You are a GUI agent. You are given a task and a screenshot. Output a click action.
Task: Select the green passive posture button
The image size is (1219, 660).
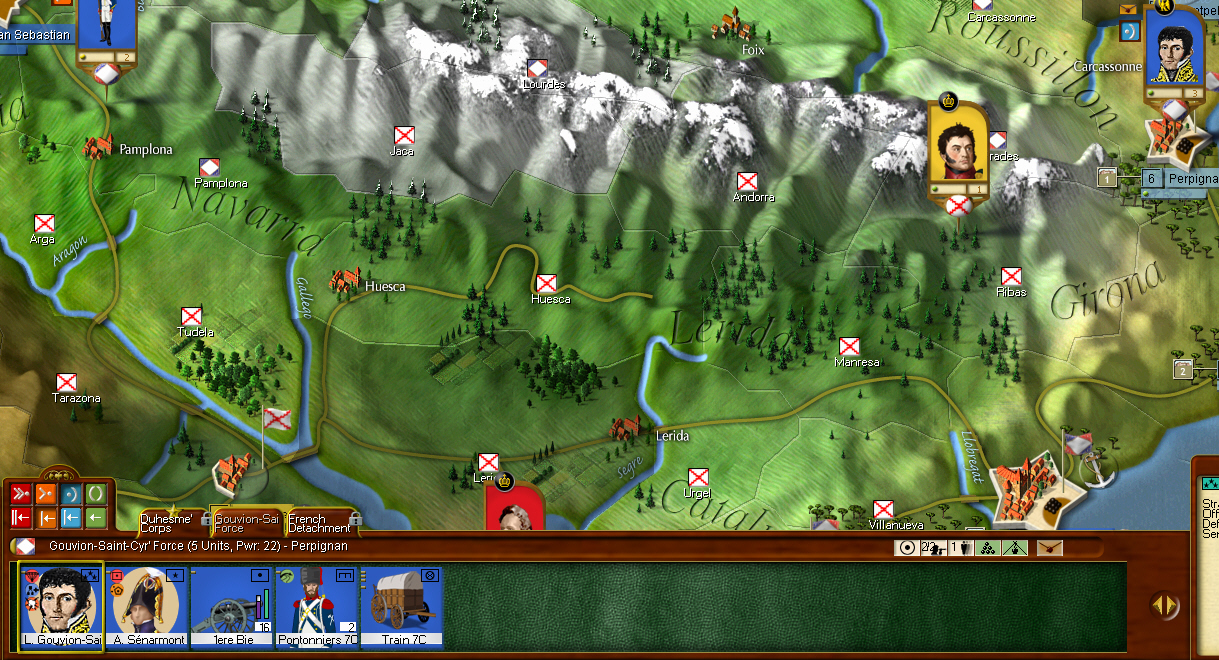point(96,494)
